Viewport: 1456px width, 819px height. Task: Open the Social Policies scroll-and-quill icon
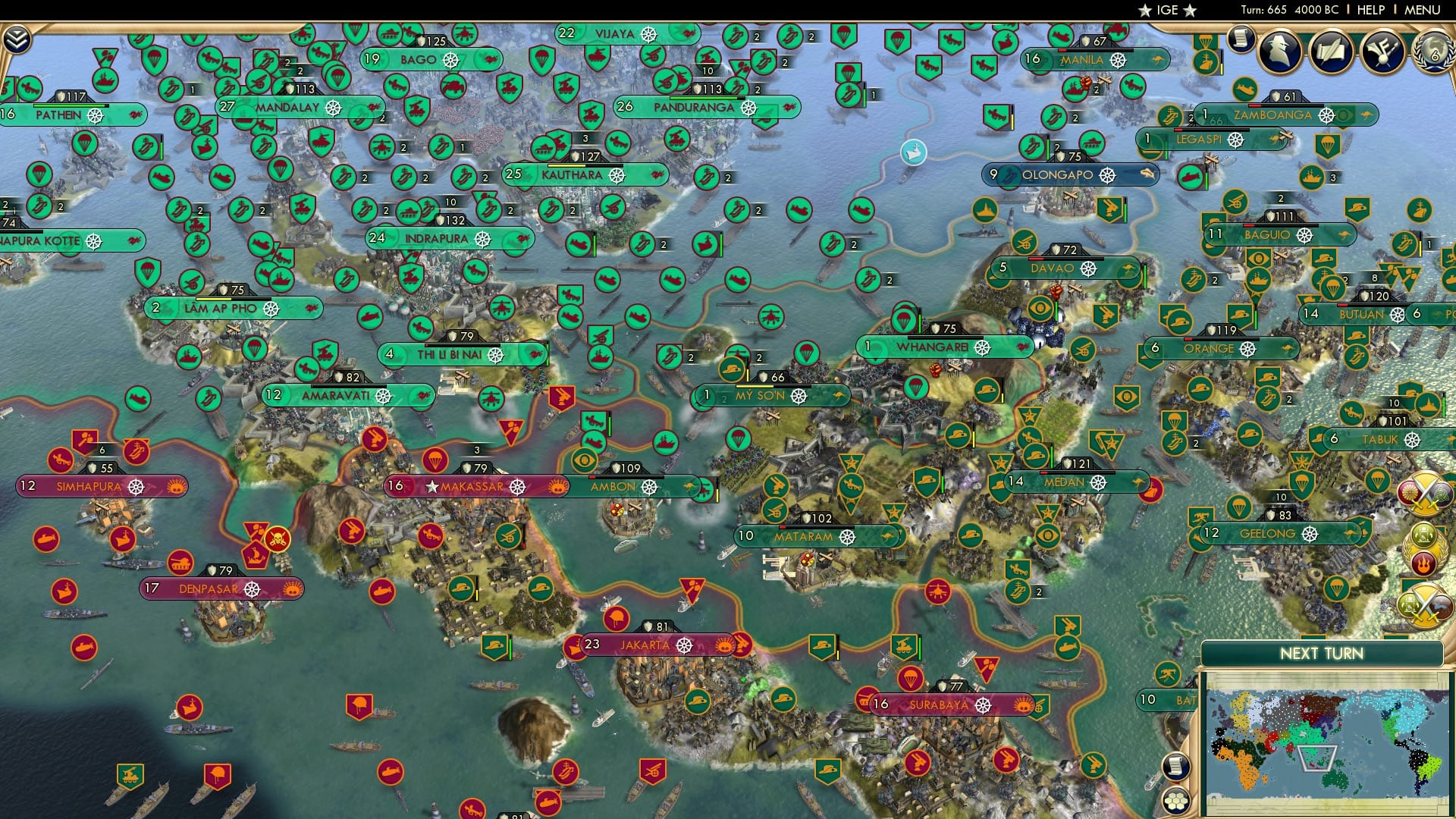[x=1332, y=52]
